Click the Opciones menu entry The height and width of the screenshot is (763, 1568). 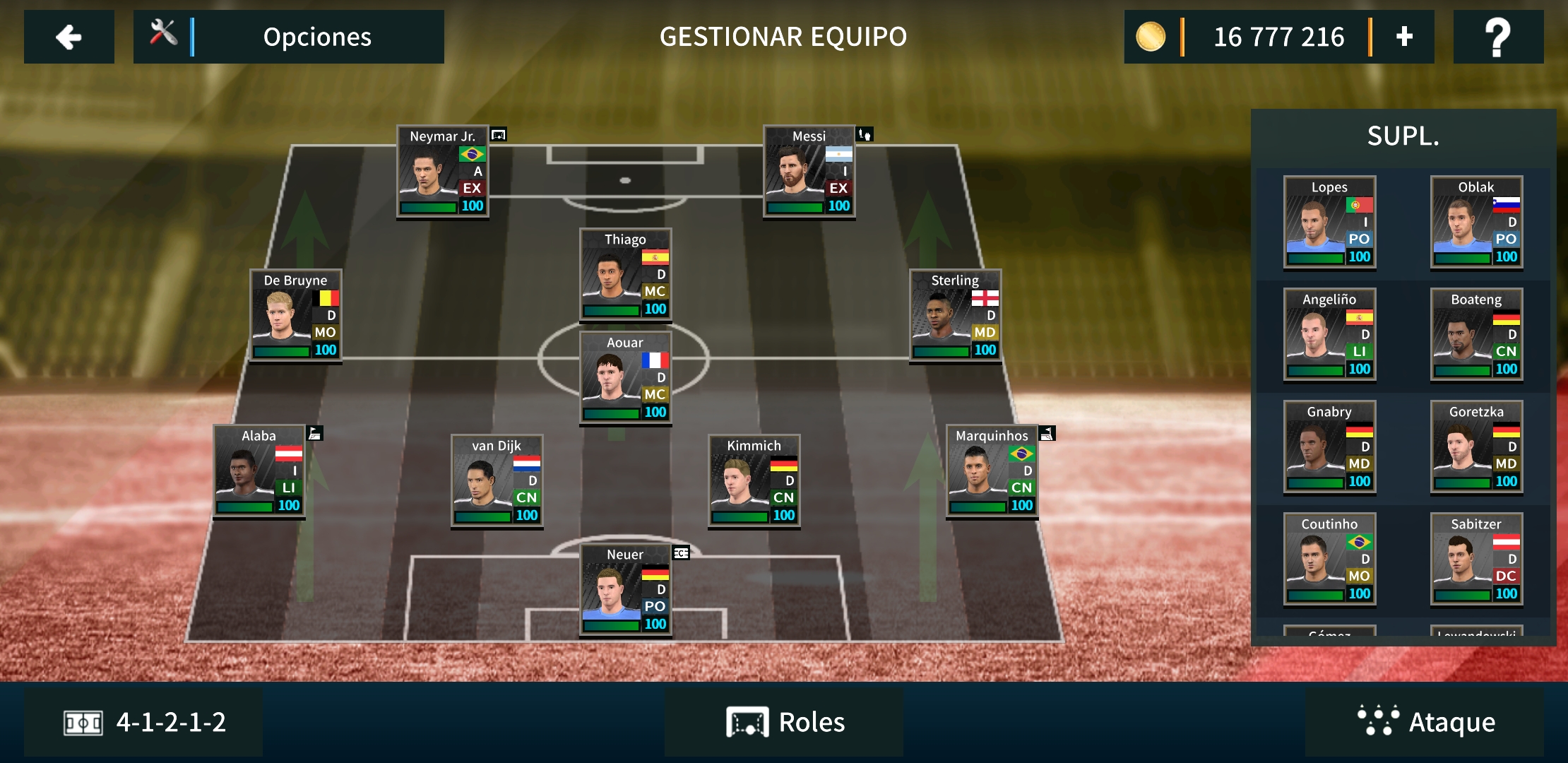coord(316,37)
